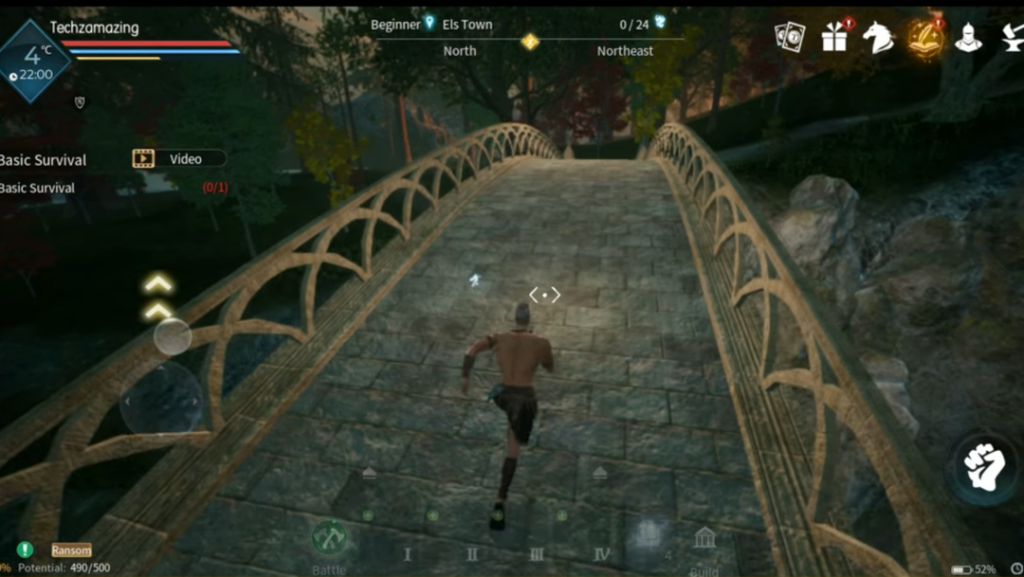This screenshot has height=577, width=1024.
Task: Click the small shield icon under player name
Action: point(79,101)
